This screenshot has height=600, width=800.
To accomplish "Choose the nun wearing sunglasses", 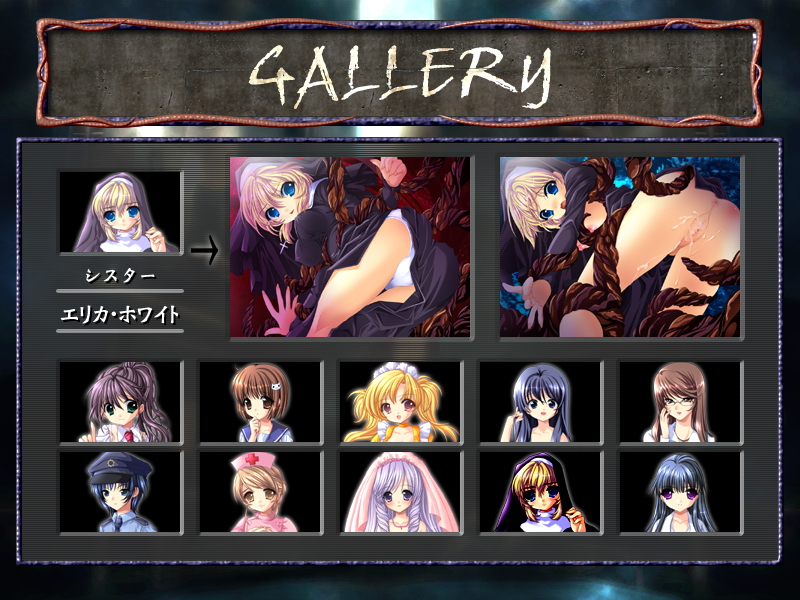I will pyautogui.click(x=541, y=491).
